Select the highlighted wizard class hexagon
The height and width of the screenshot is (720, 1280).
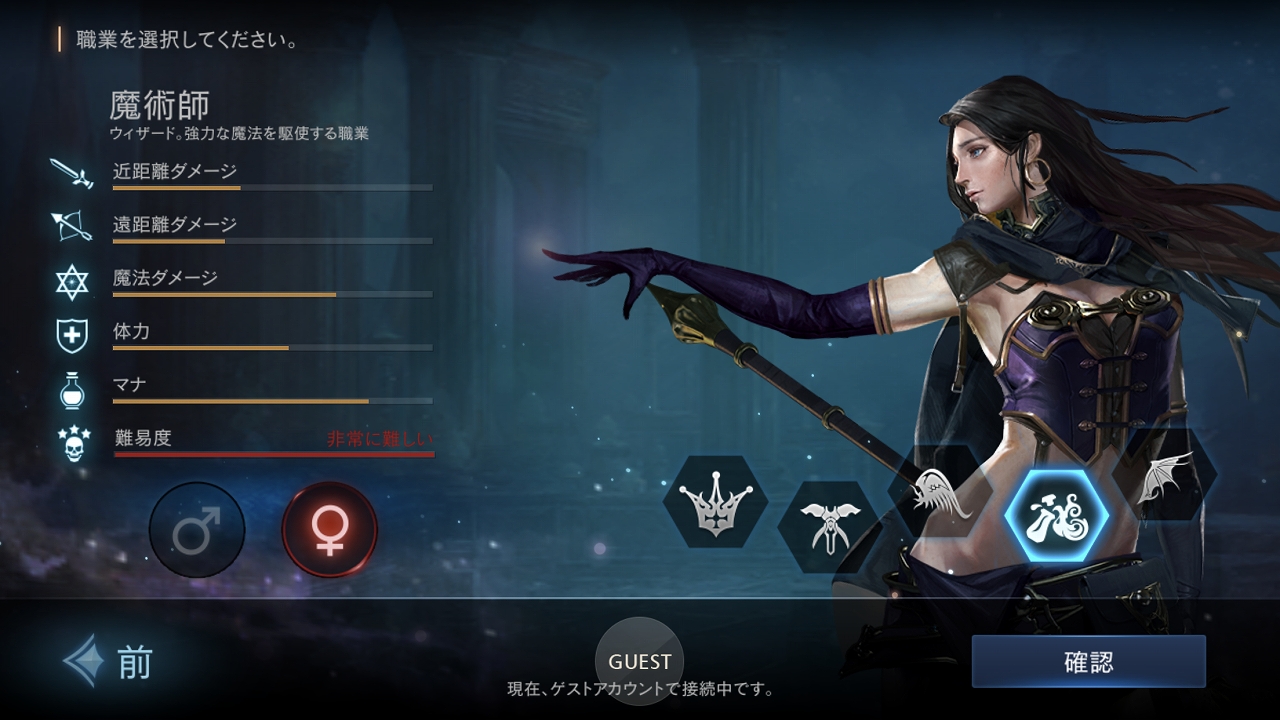pos(1056,515)
